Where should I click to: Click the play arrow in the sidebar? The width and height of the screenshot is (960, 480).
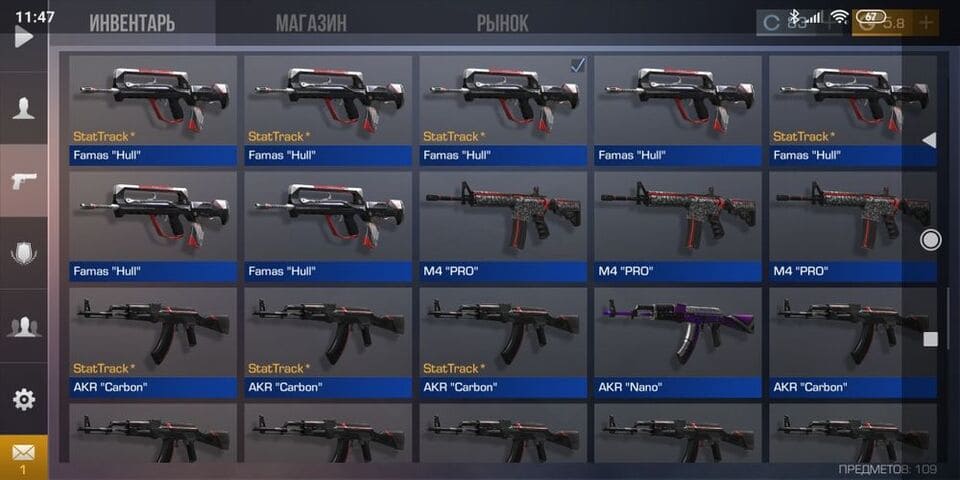coord(23,37)
